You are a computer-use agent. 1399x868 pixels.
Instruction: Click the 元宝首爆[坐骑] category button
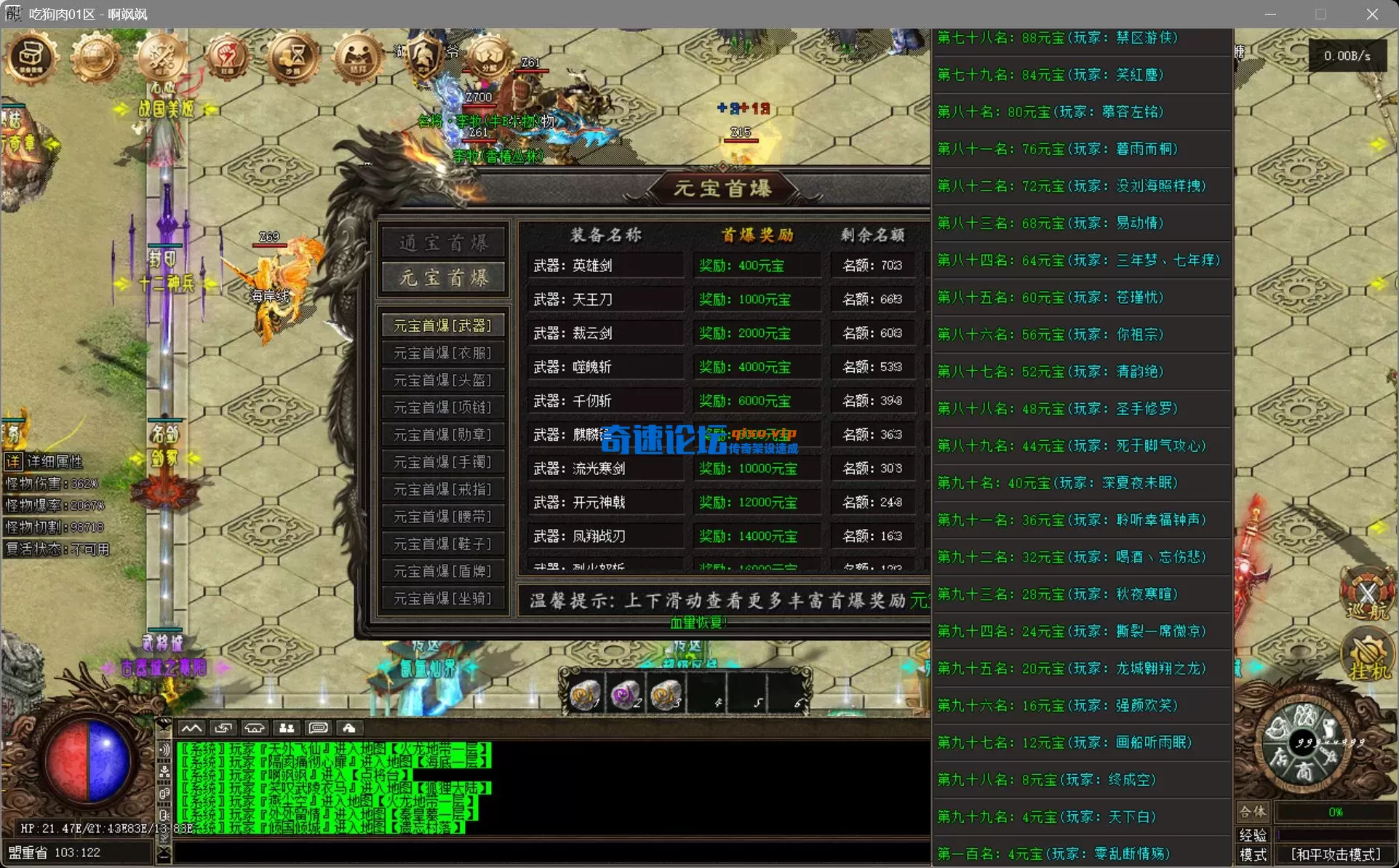pyautogui.click(x=443, y=598)
